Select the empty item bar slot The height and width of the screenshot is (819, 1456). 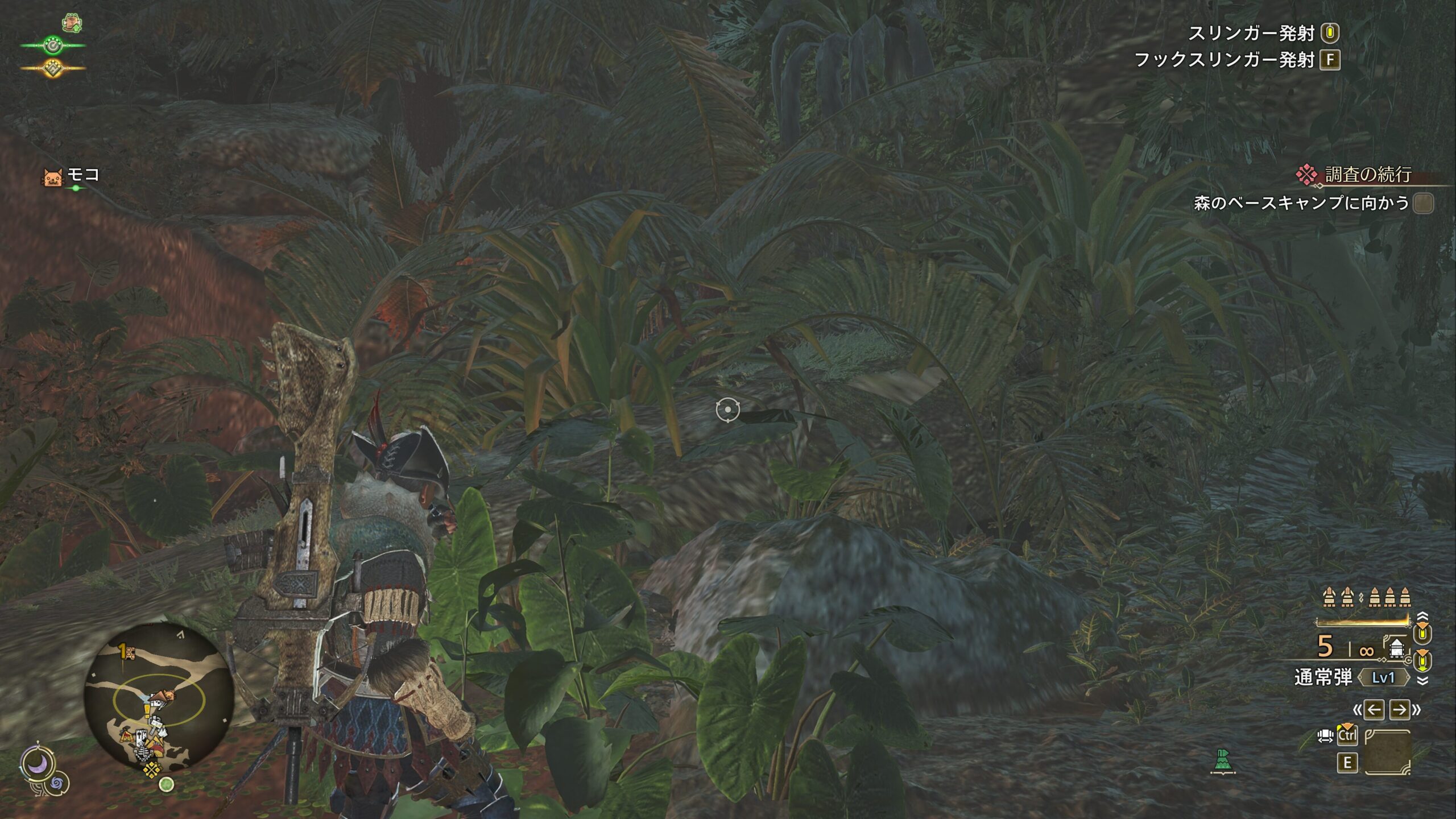click(x=1388, y=752)
